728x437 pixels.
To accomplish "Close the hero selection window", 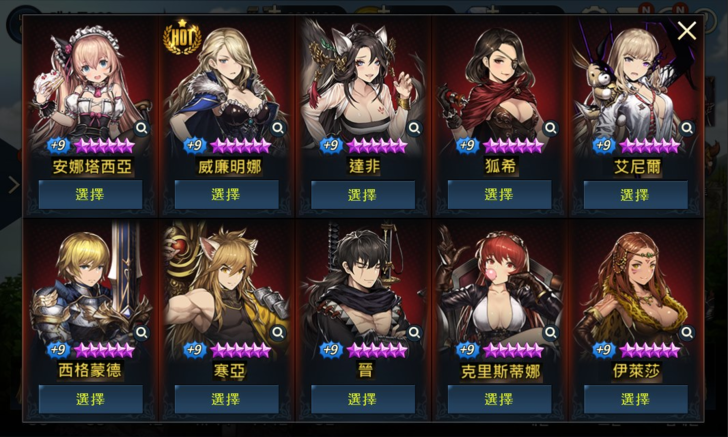I will click(686, 31).
